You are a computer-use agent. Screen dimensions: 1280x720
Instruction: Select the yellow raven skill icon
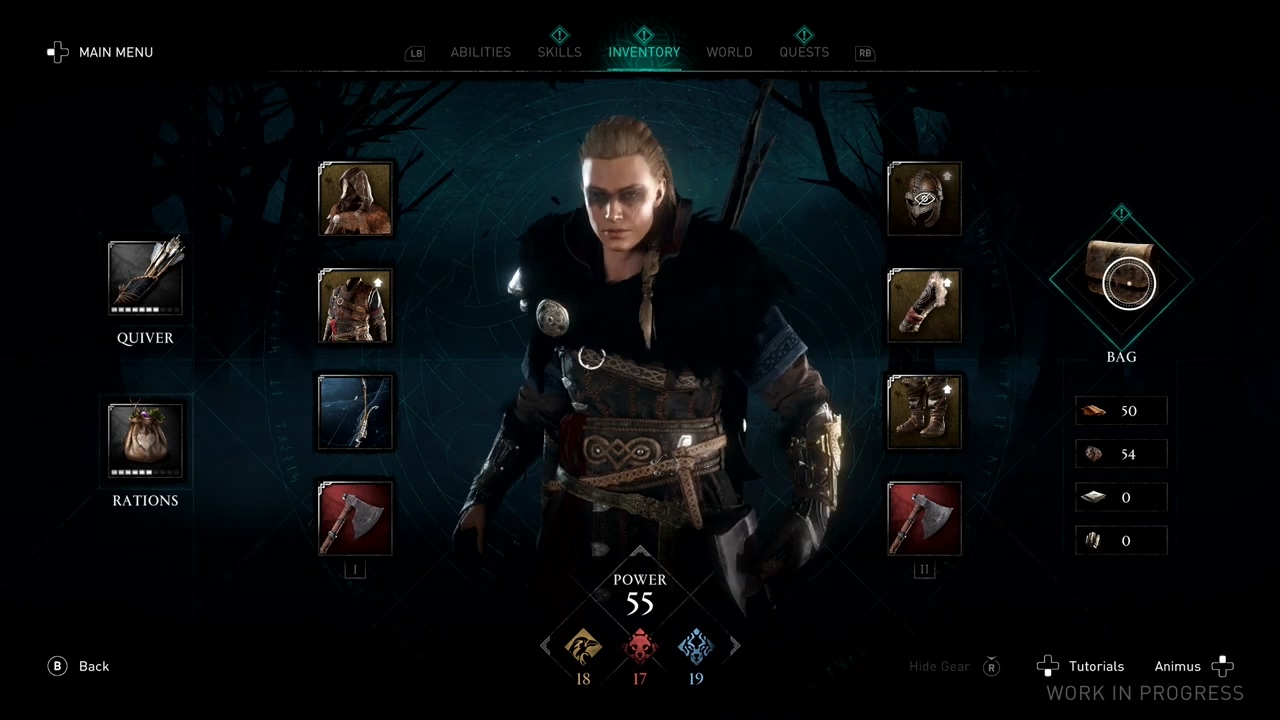tap(583, 648)
